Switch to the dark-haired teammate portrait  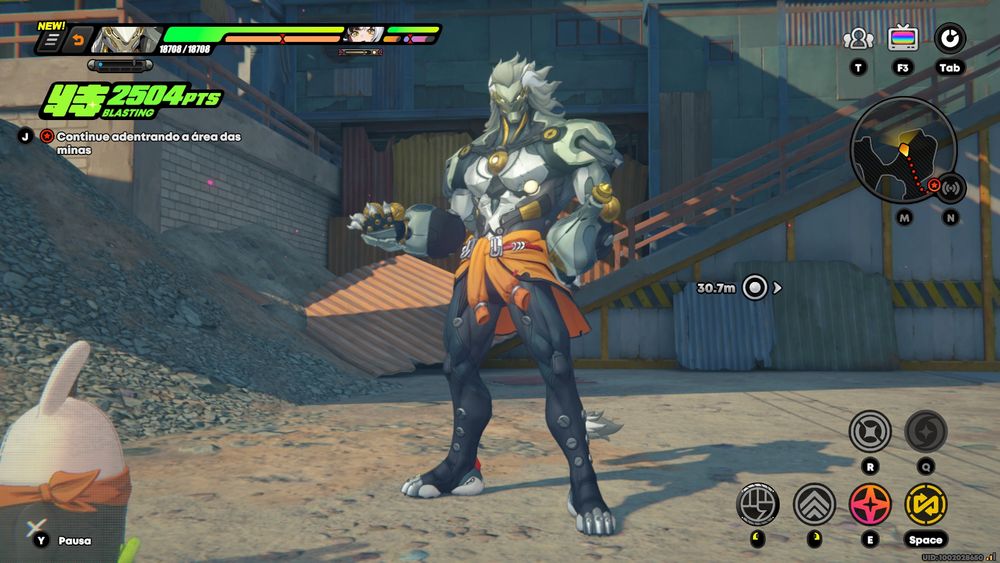point(360,37)
